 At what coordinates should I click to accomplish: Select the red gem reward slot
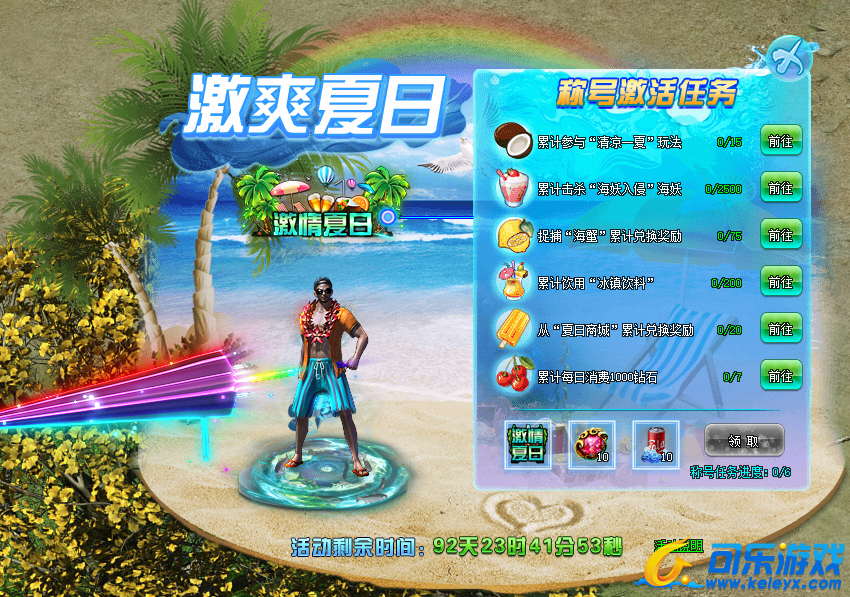pyautogui.click(x=592, y=443)
